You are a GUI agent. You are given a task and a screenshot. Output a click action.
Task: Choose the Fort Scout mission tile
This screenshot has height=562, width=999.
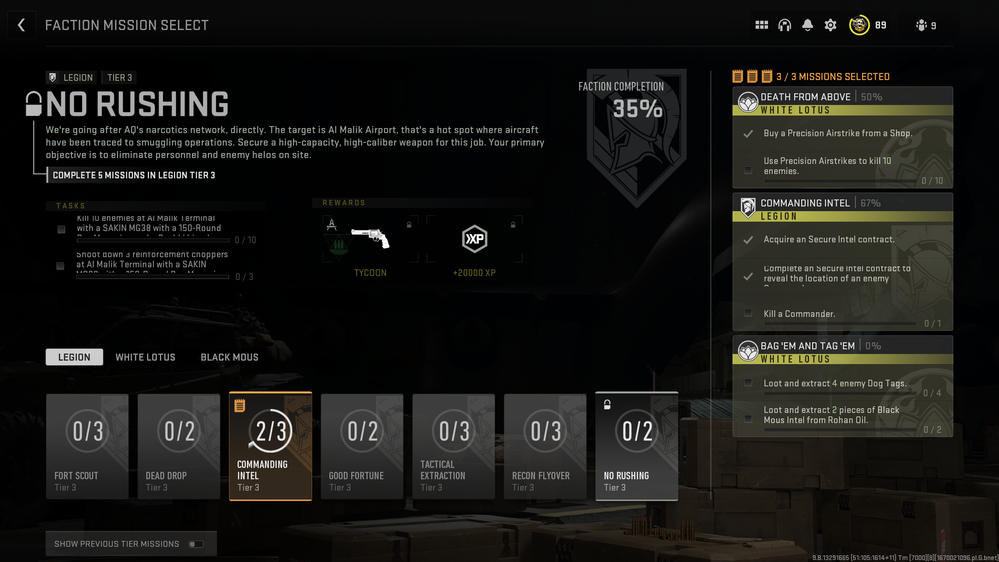click(x=87, y=446)
